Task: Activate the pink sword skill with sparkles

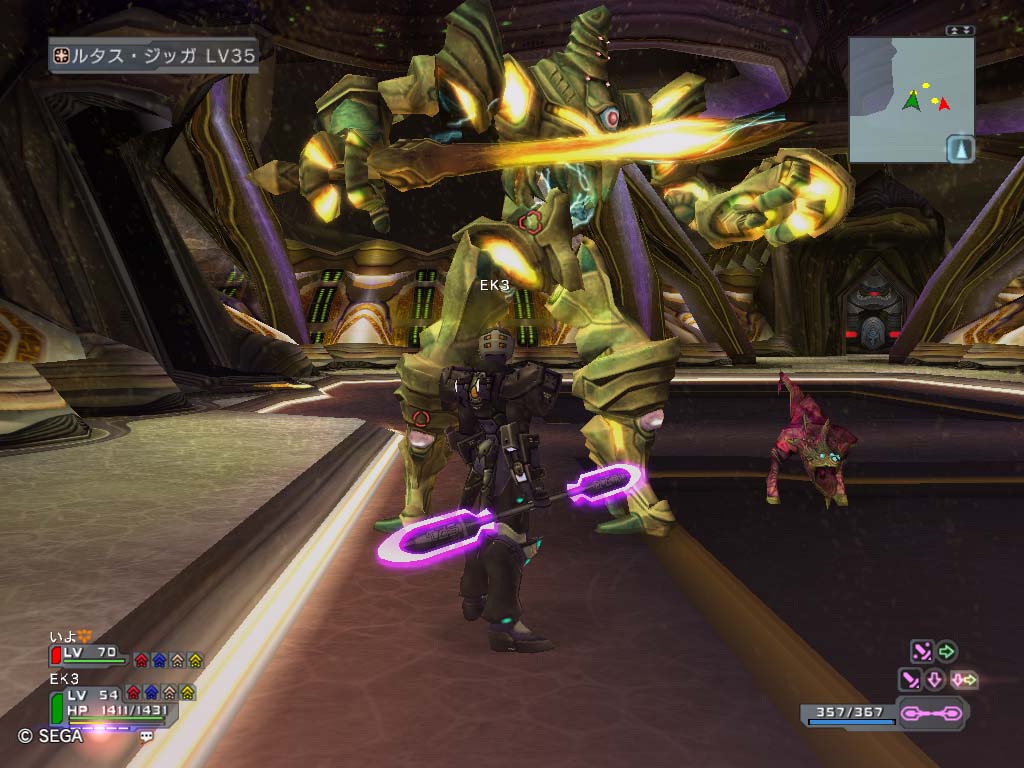Action: coord(921,652)
